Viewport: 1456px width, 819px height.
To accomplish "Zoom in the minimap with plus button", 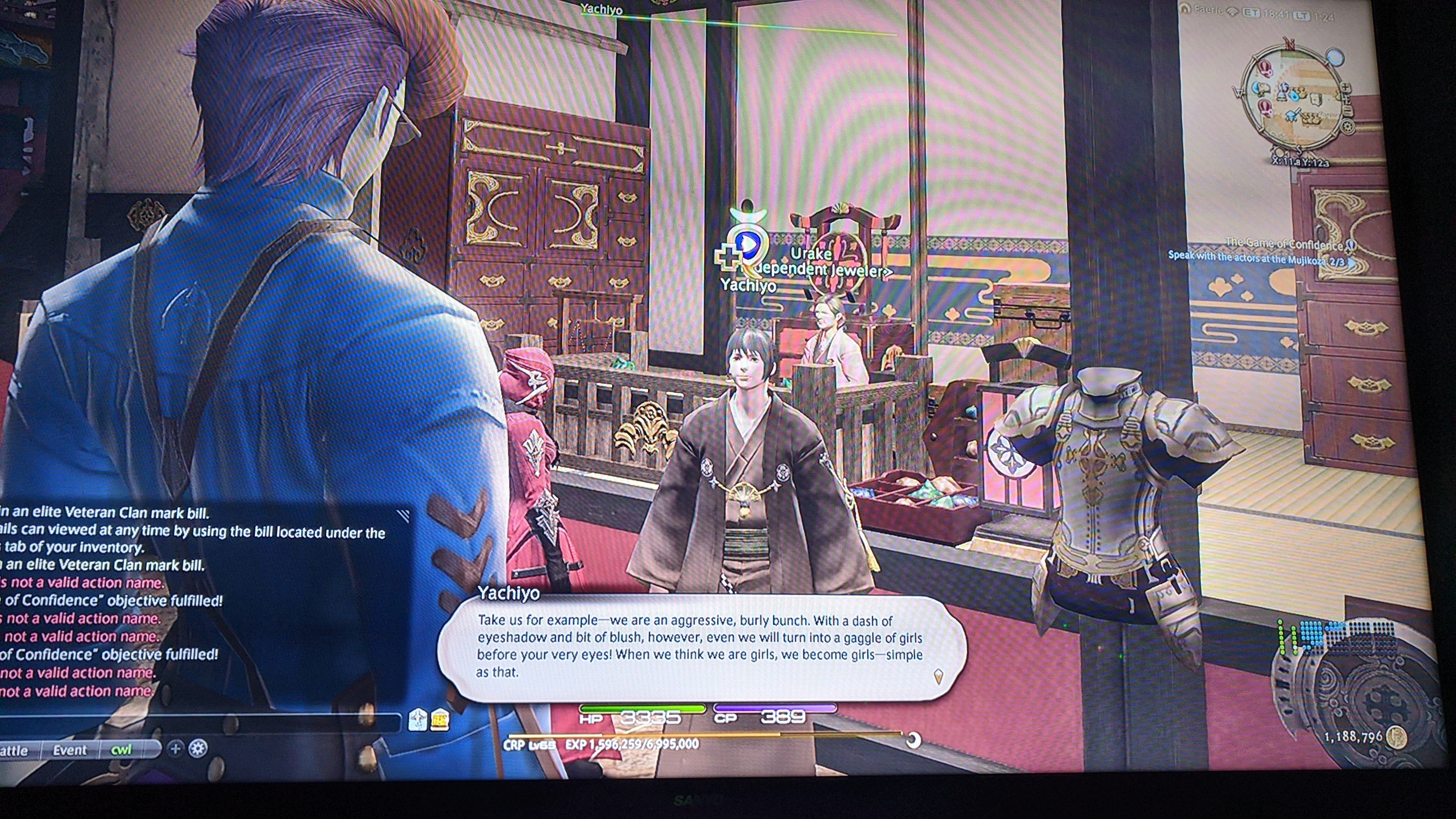I will coord(1346,89).
